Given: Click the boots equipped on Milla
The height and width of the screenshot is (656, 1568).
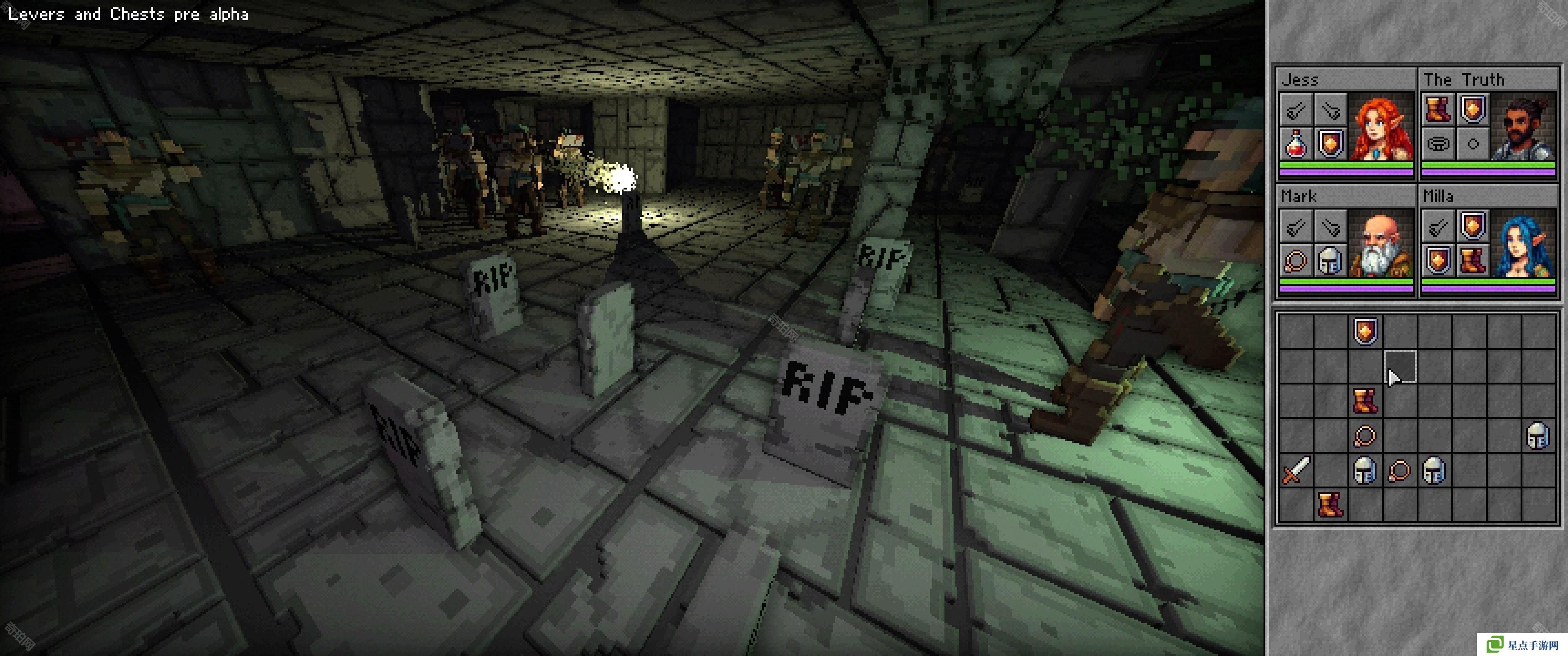Looking at the screenshot, I should [1472, 261].
